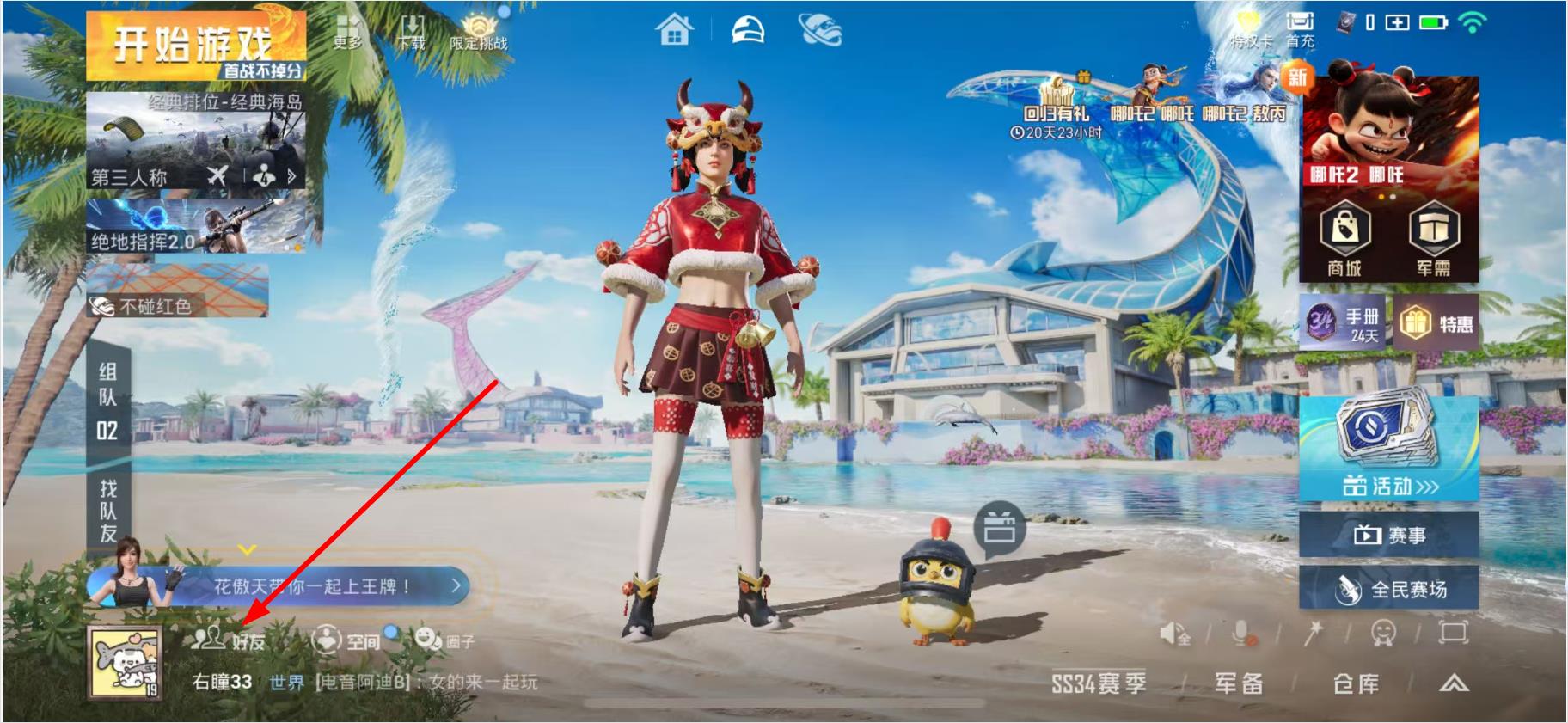The height and width of the screenshot is (723, 1568).
Task: Open the player avatar profile
Action: [125, 661]
